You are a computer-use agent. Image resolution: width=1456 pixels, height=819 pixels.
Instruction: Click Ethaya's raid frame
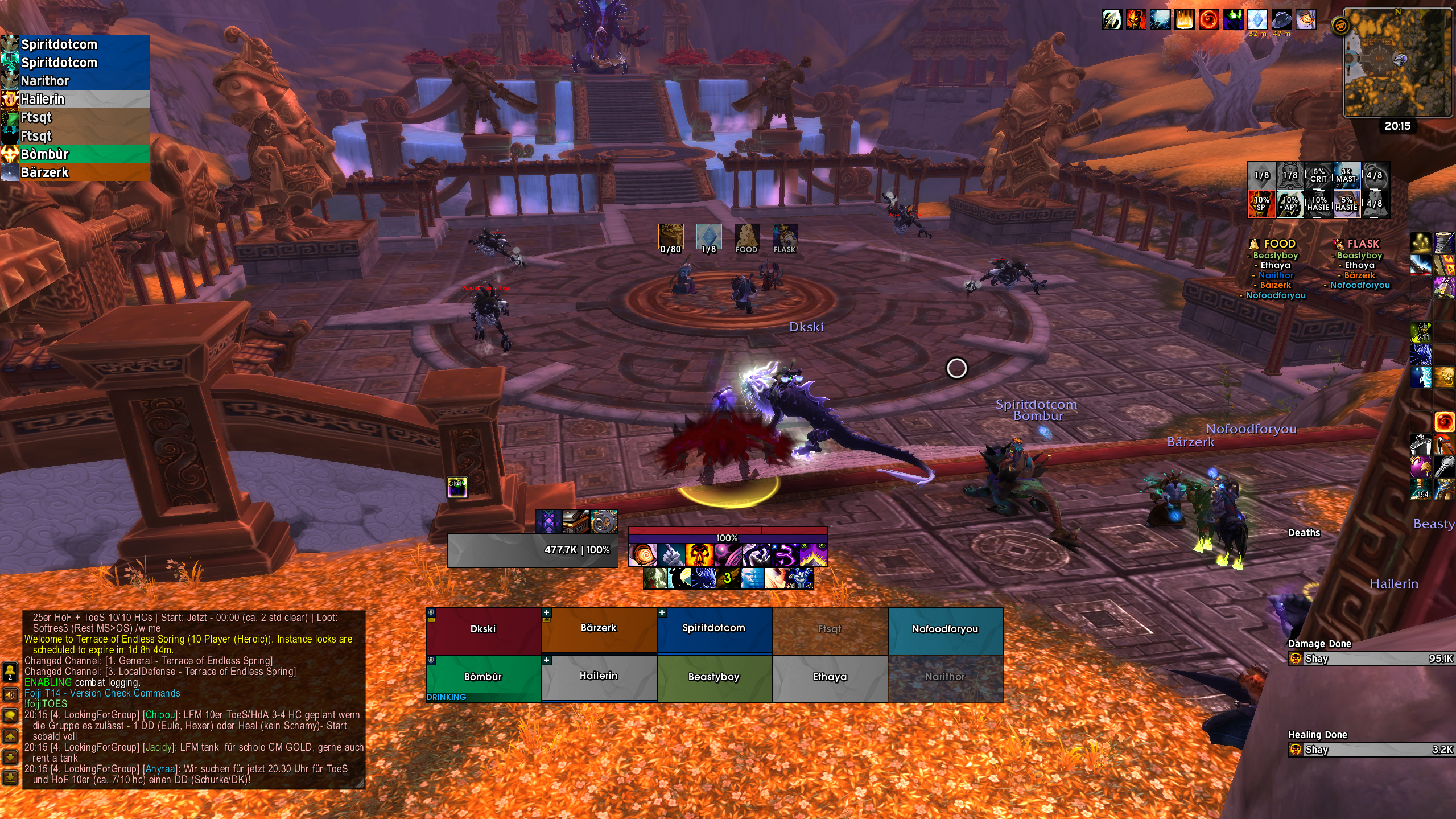830,677
